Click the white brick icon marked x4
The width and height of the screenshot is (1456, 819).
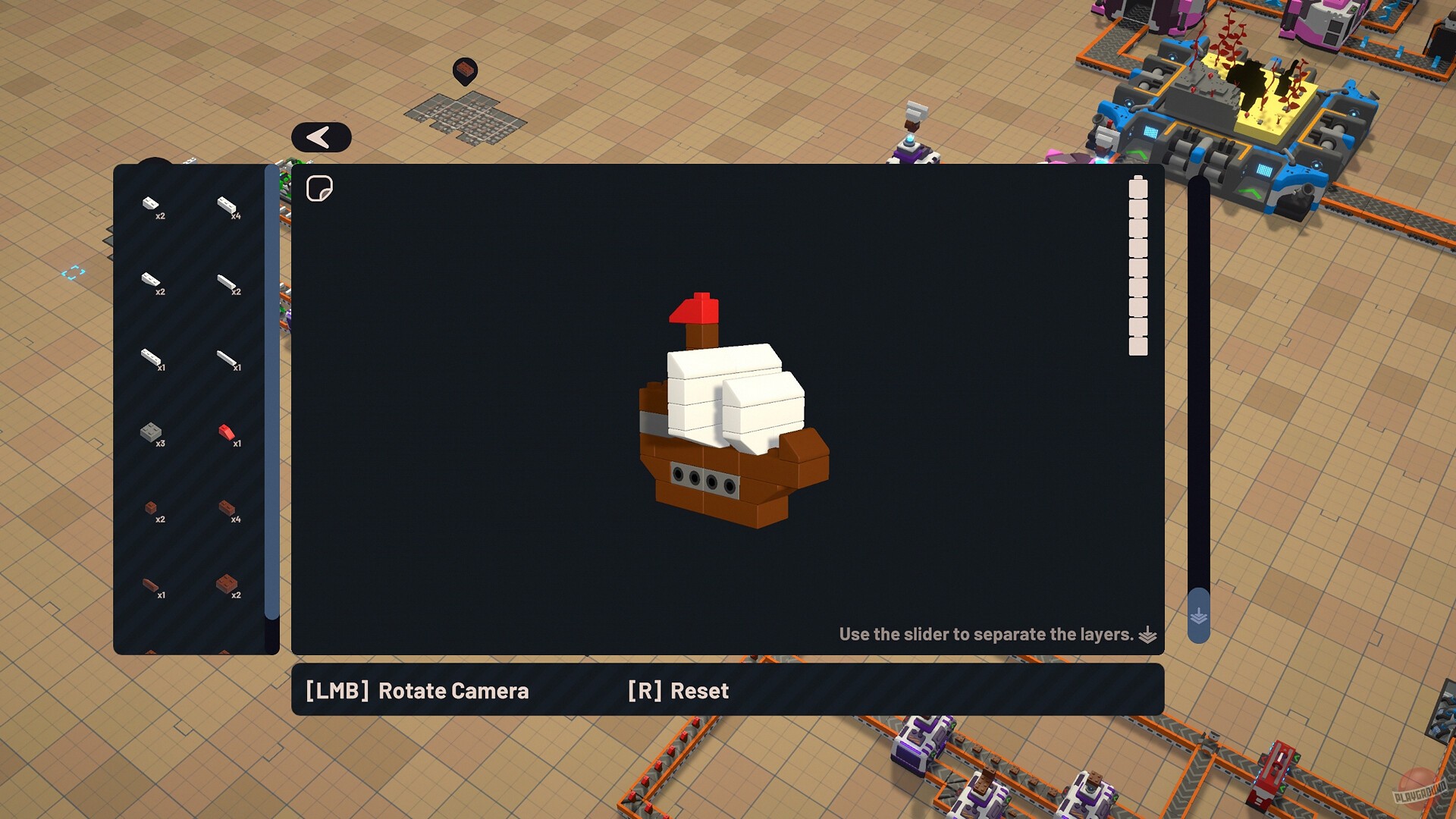(225, 205)
